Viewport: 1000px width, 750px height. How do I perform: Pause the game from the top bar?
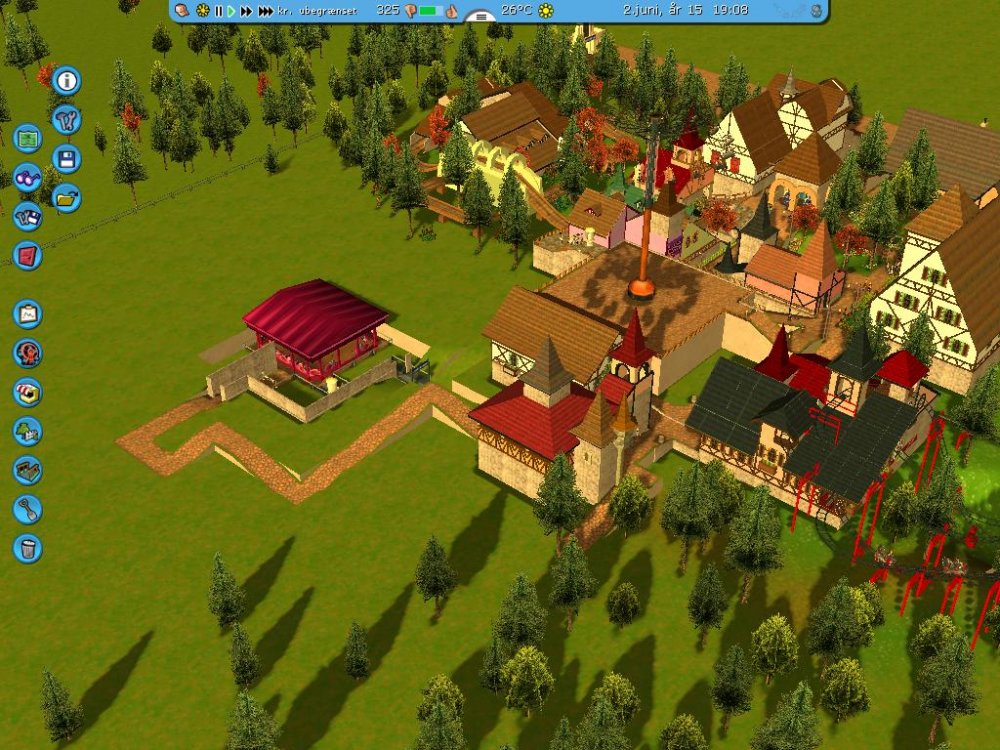point(218,11)
